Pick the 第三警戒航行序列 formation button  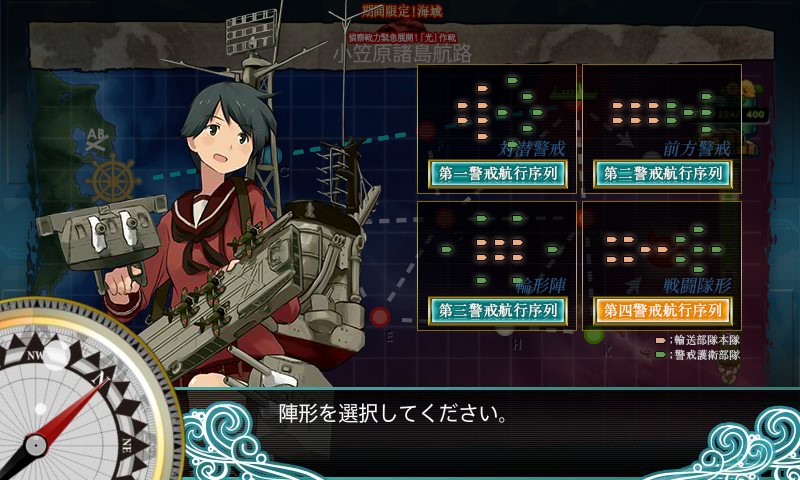[x=497, y=310]
